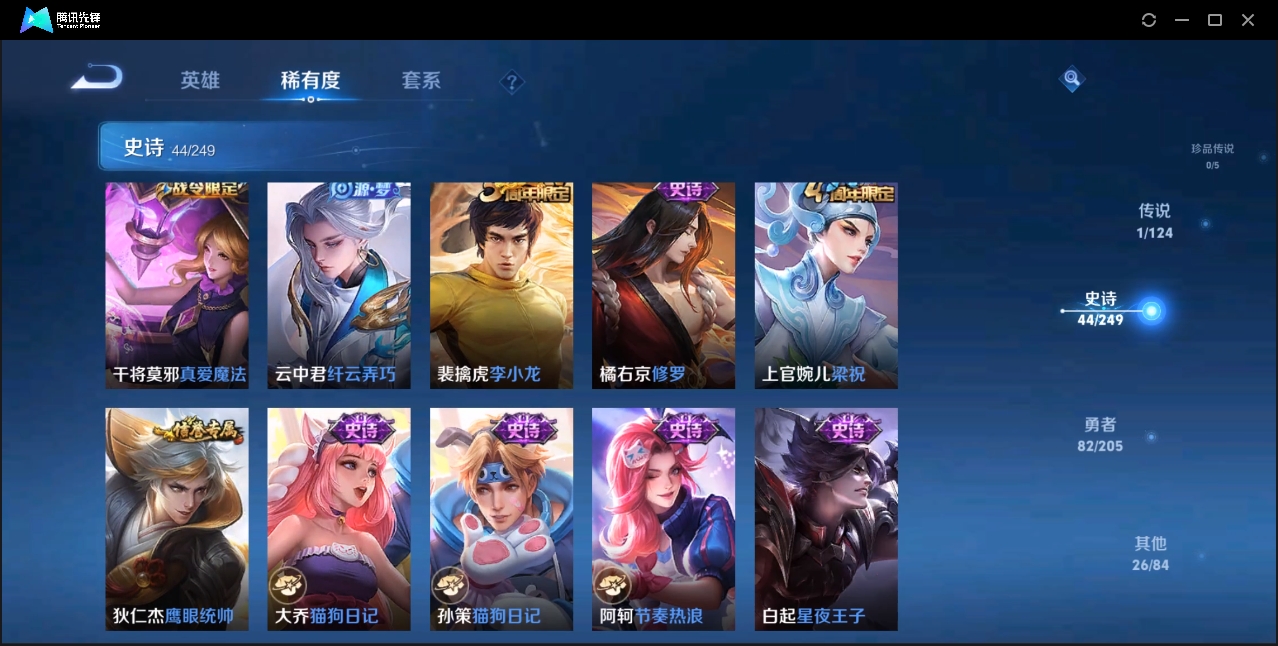Close the 腾讯先锋 window
1278x646 pixels.
pyautogui.click(x=1248, y=20)
